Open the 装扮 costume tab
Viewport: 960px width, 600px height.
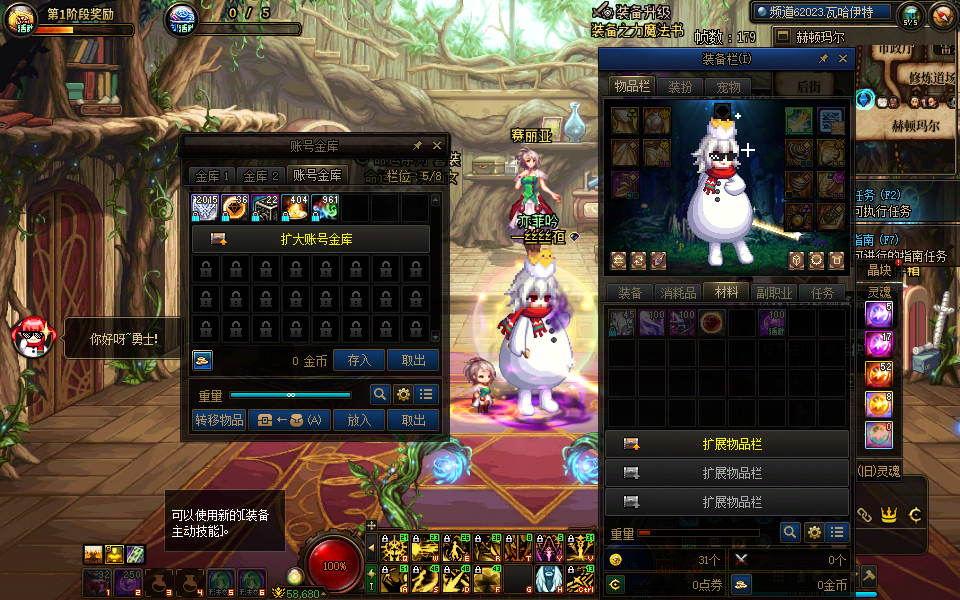680,87
